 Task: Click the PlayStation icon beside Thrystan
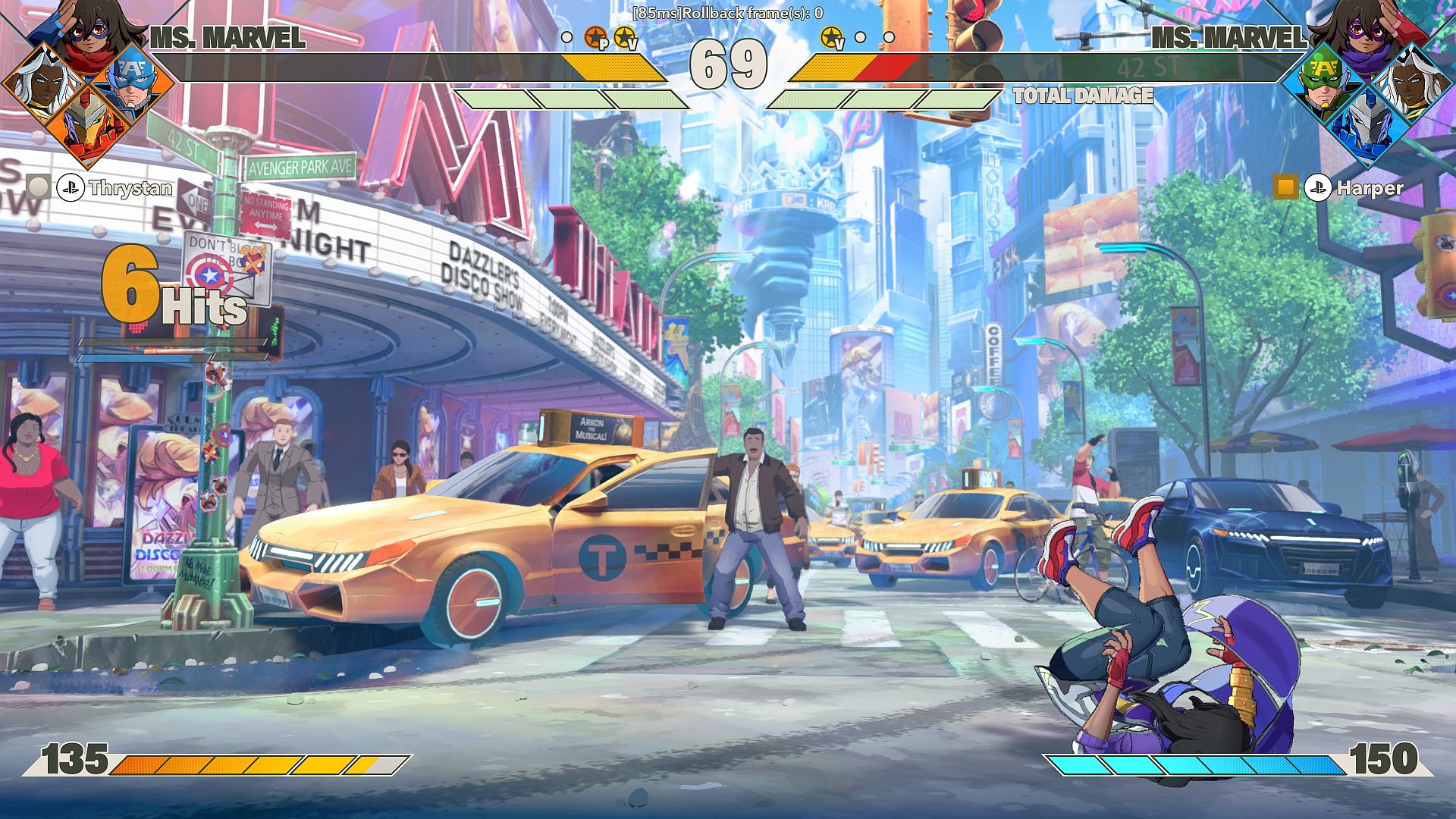[x=71, y=187]
